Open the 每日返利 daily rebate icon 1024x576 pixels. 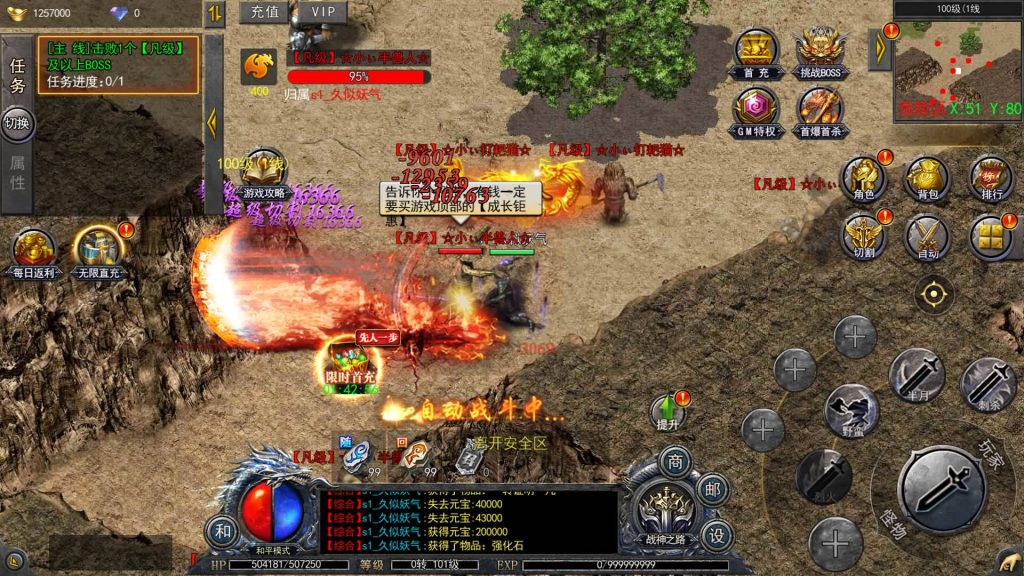pos(35,253)
